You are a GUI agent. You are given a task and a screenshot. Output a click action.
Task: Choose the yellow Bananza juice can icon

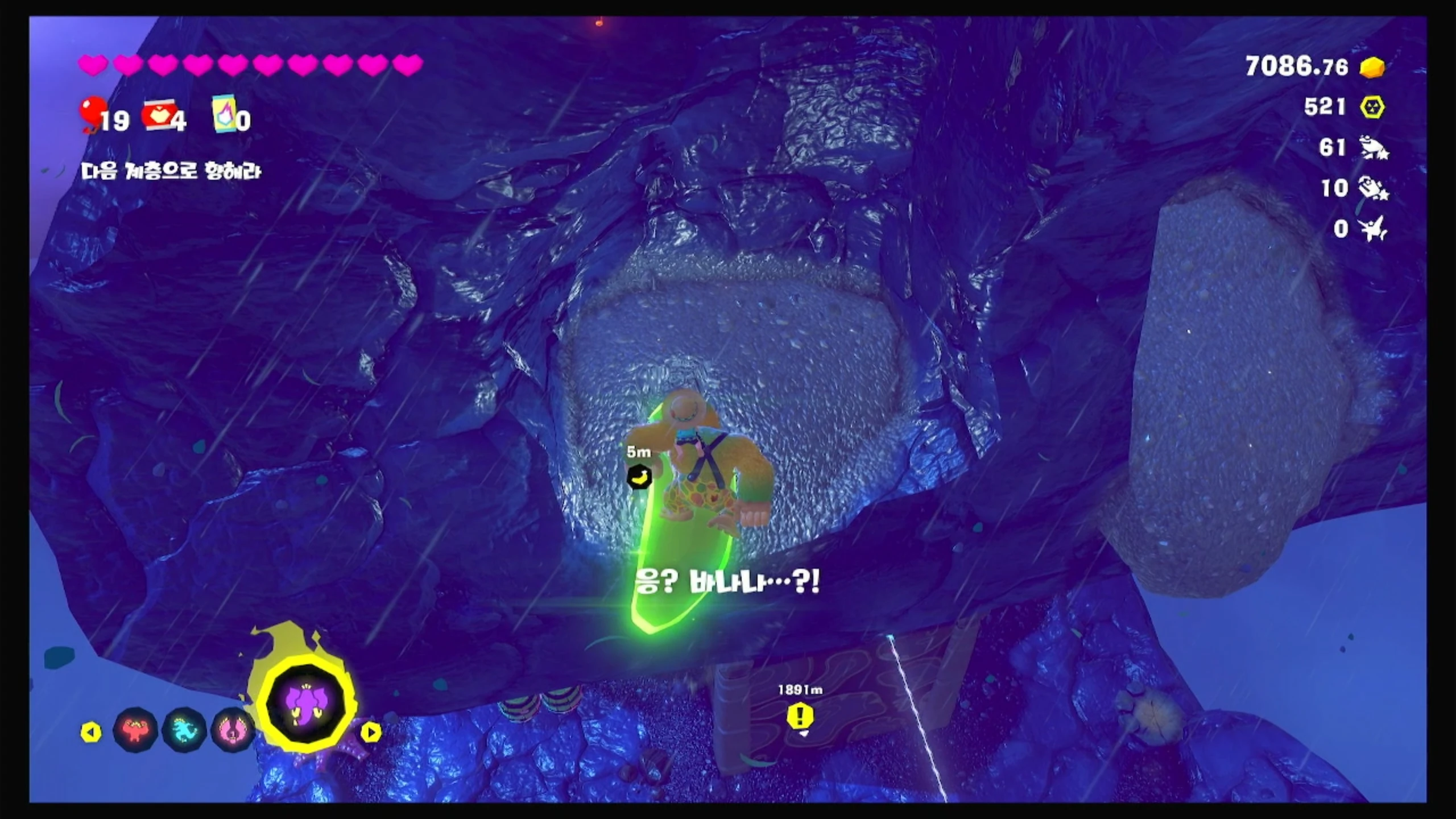click(x=225, y=114)
